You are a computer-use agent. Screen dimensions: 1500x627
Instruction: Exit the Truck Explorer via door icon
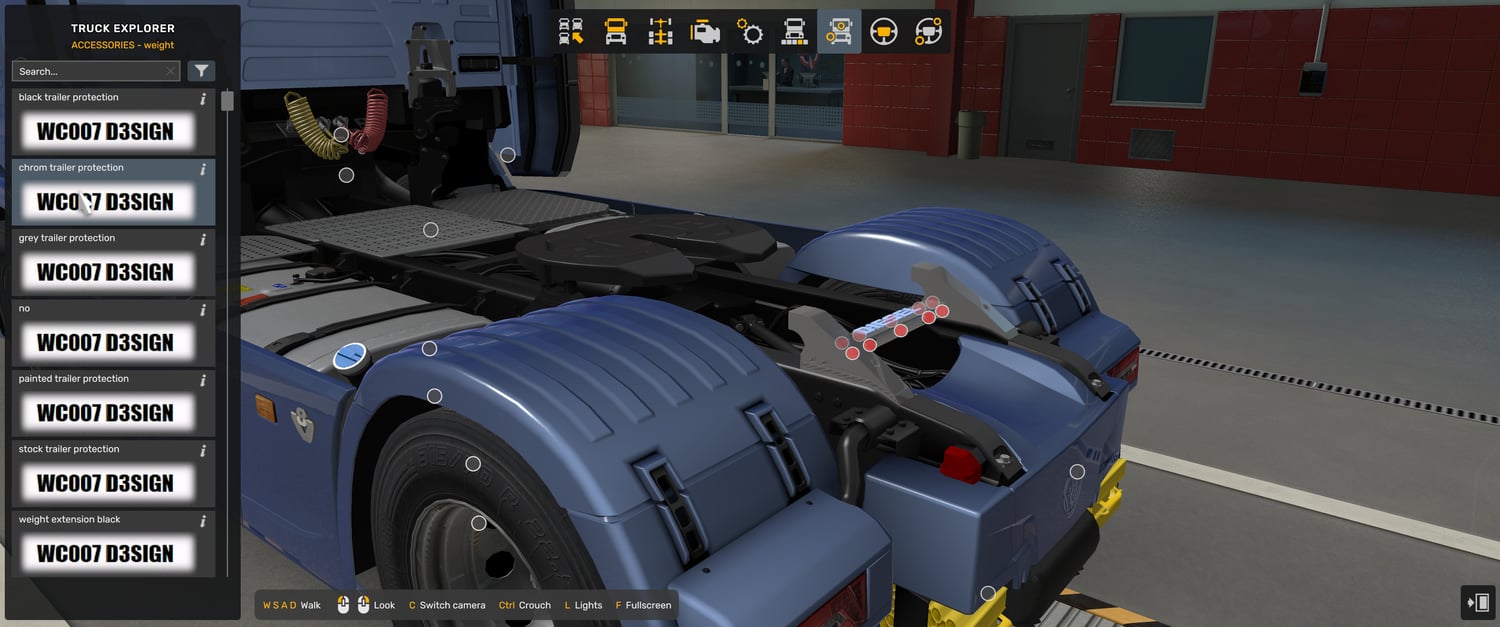click(1478, 602)
